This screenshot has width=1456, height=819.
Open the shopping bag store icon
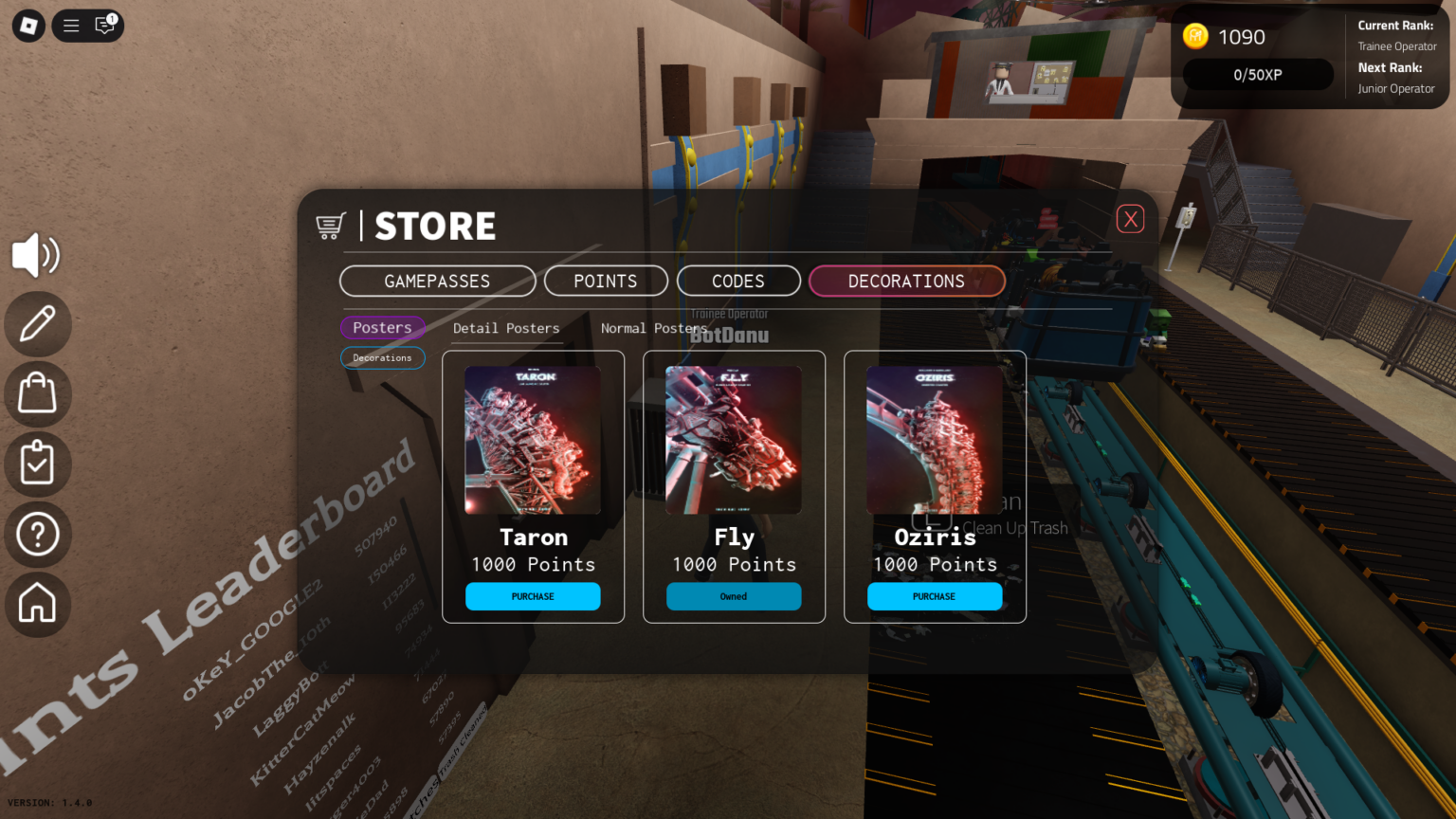36,394
